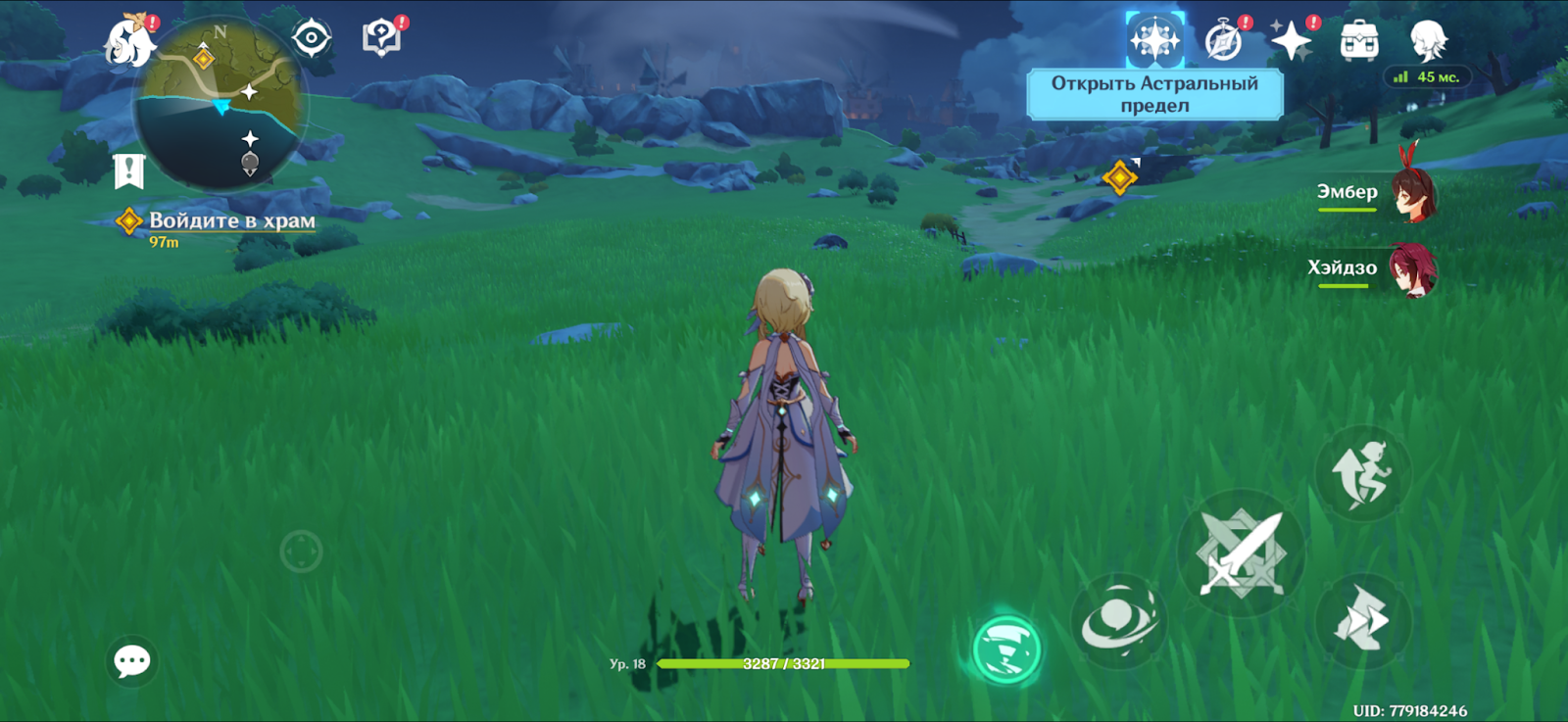Image resolution: width=1568 pixels, height=722 pixels.
Task: Open the tutorial question mark icon
Action: (381, 39)
